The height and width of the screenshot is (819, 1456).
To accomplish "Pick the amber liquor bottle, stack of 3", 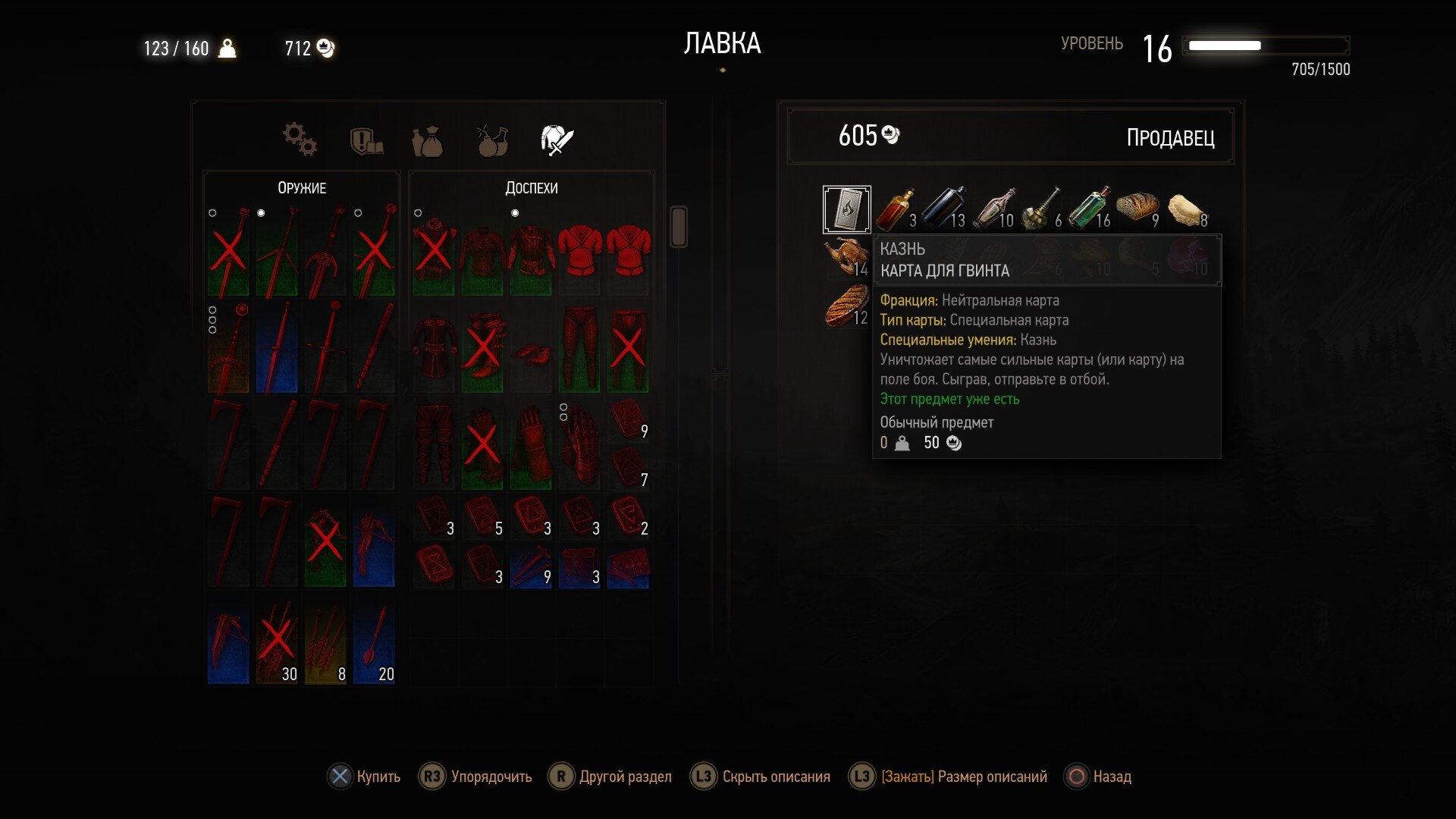I will 896,209.
